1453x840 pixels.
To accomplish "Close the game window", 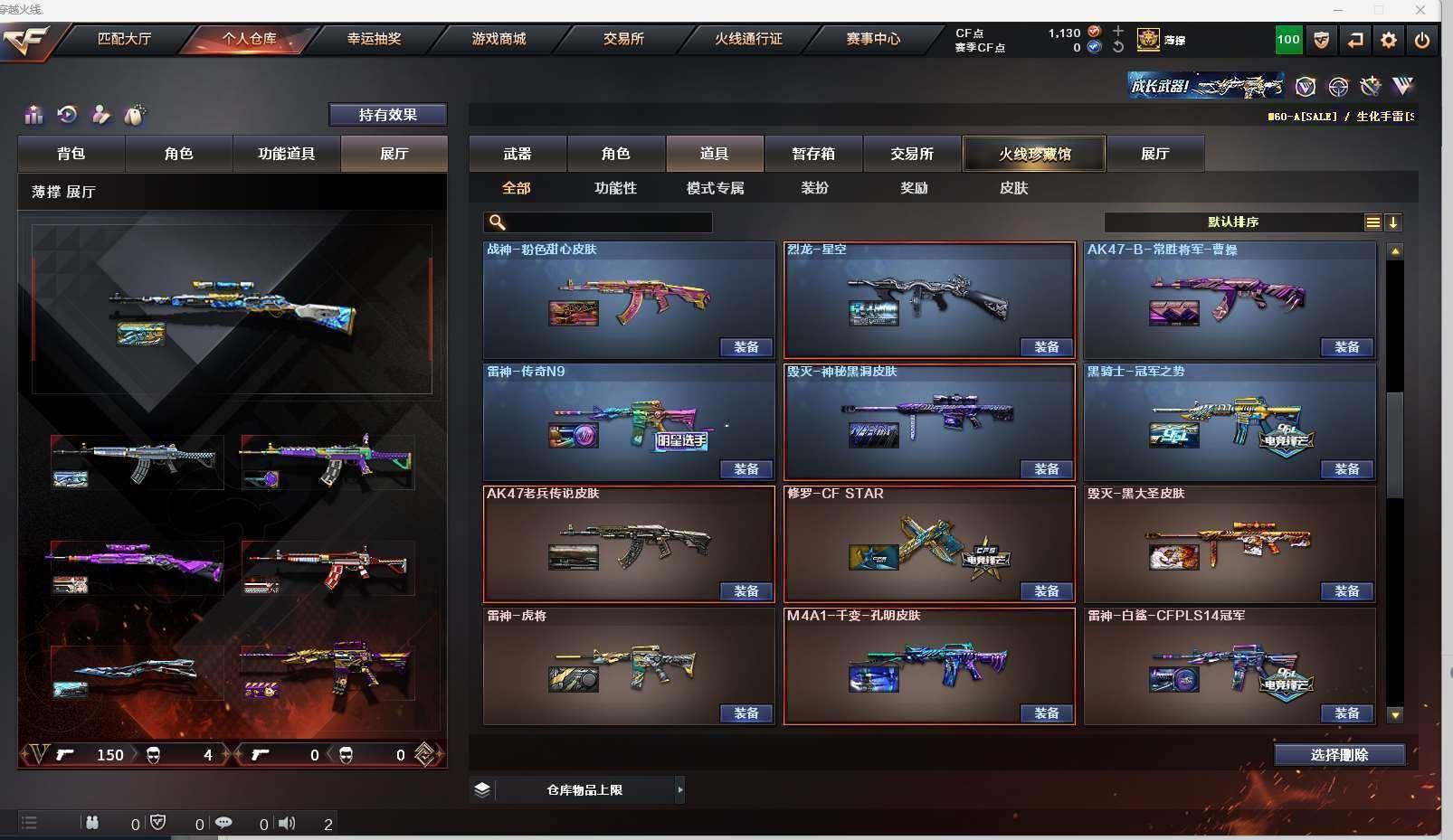I will tap(1420, 10).
